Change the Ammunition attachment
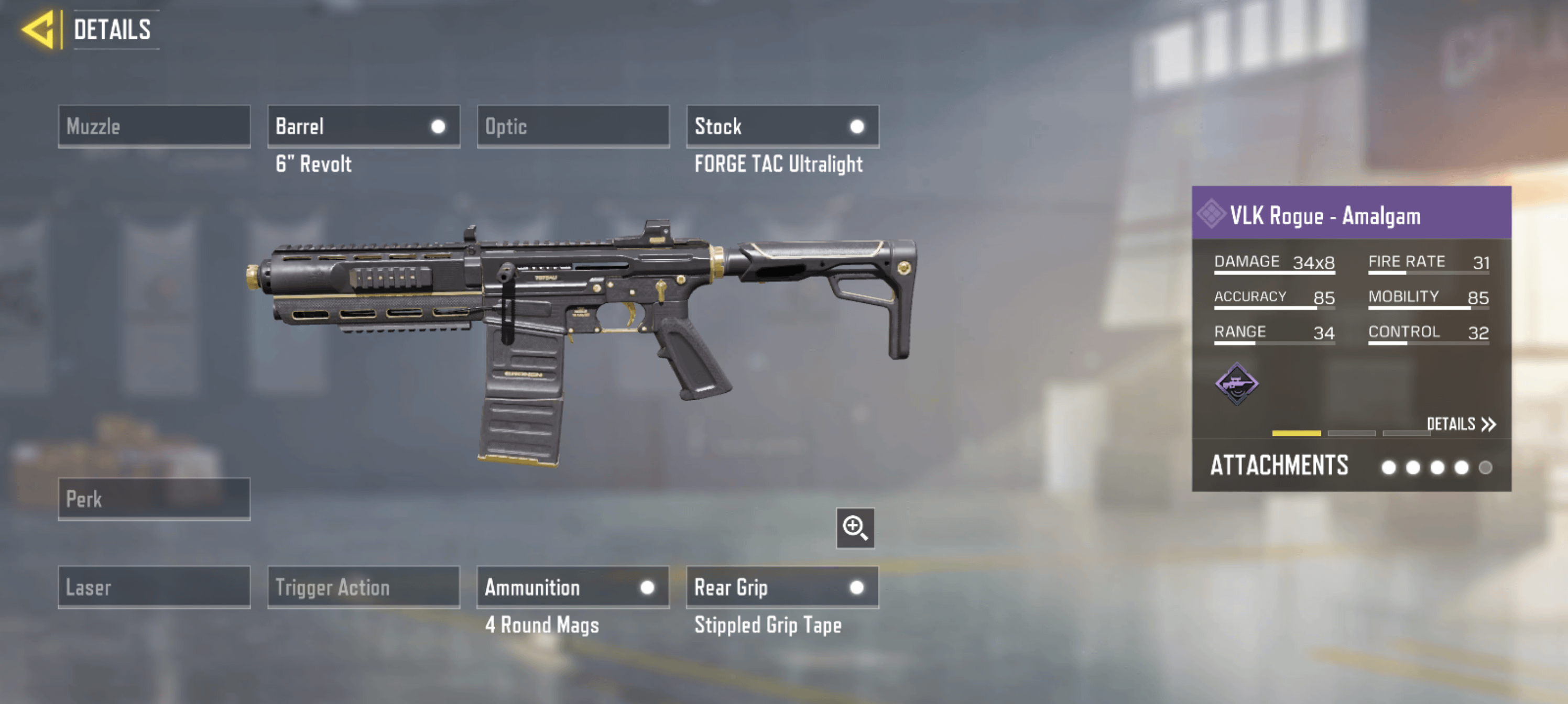Viewport: 1568px width, 704px height. point(573,587)
